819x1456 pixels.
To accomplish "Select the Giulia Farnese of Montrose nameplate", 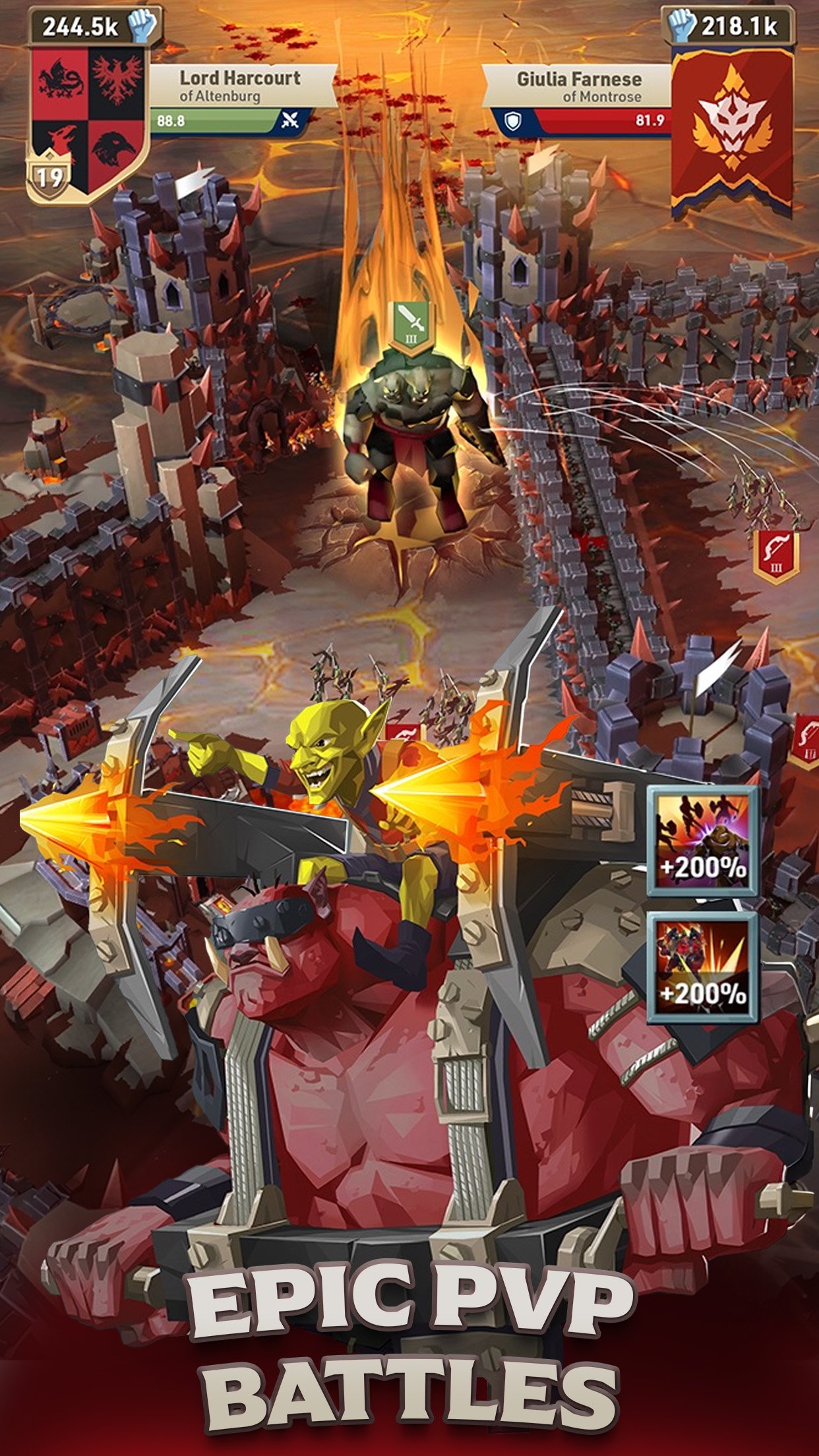I will coord(578,86).
